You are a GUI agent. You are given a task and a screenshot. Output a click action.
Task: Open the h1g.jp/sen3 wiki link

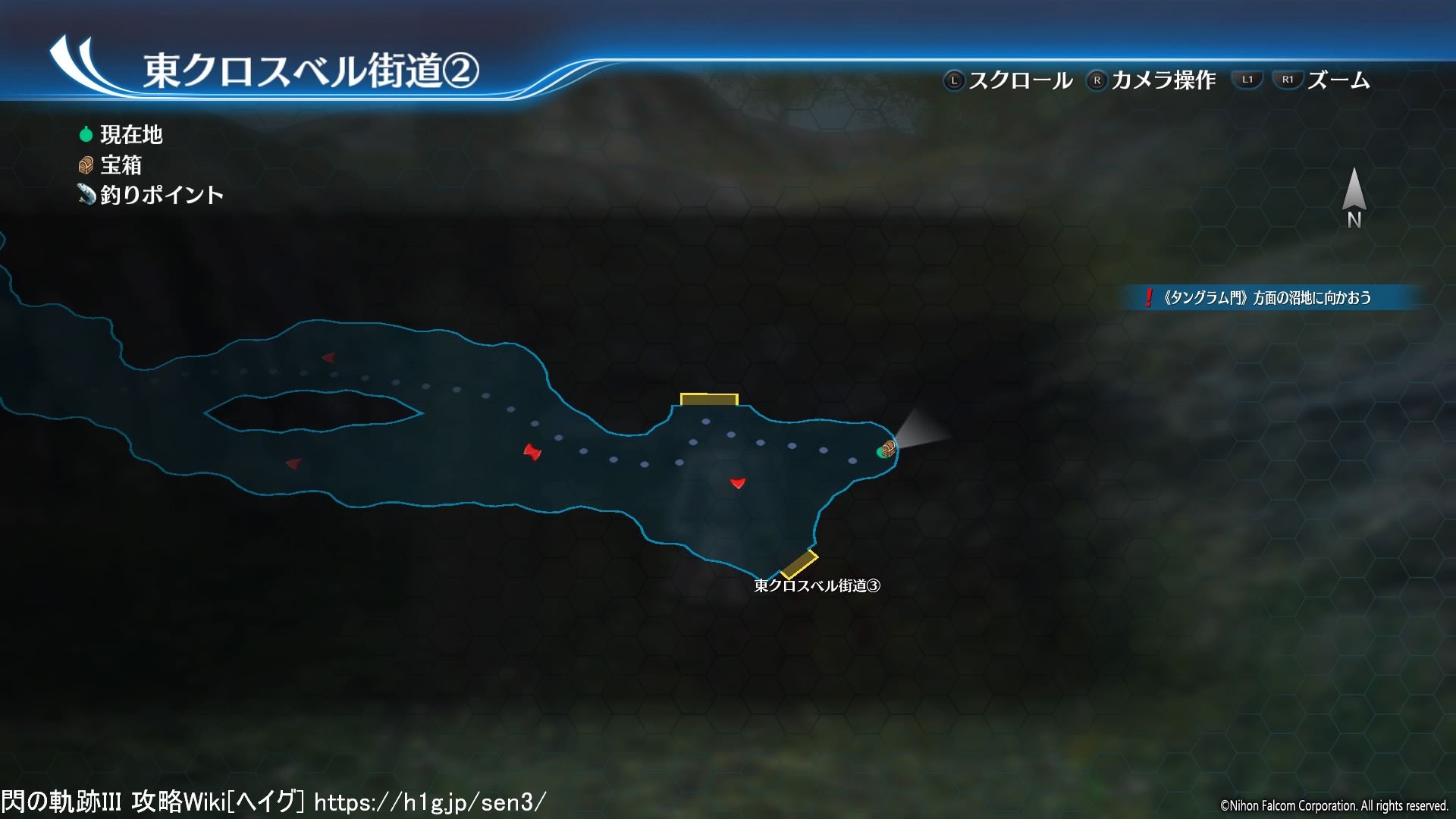(429, 802)
